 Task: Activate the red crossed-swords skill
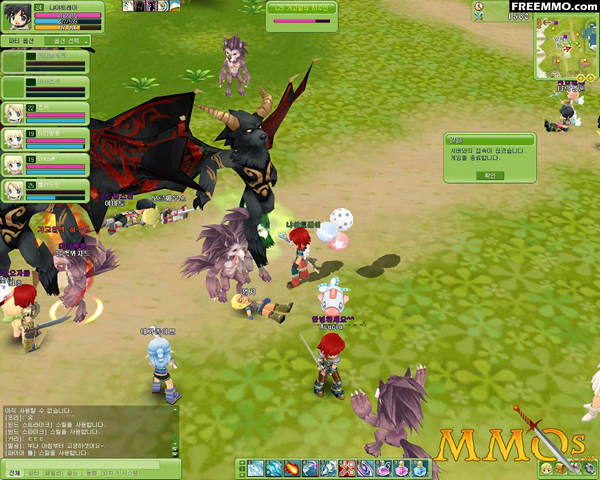(346, 469)
